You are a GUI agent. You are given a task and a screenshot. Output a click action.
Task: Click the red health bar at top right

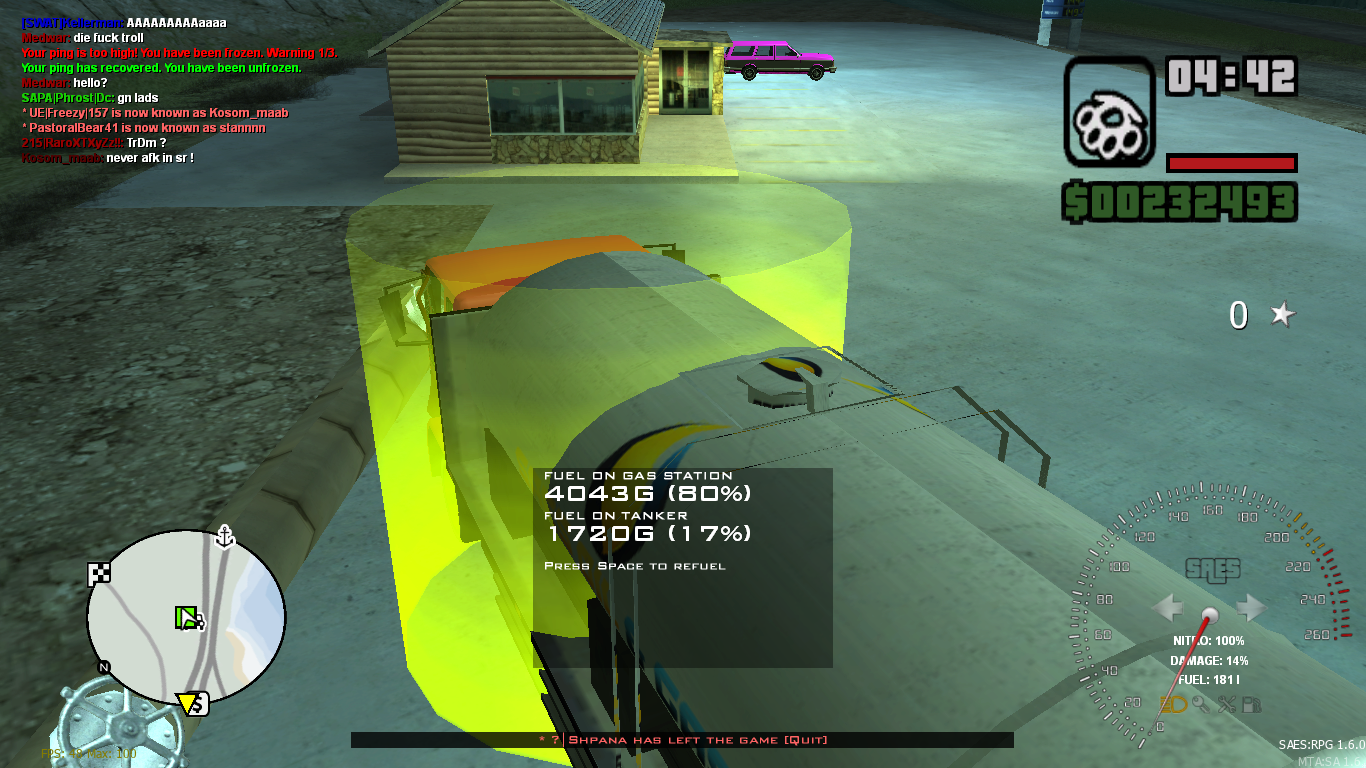click(1231, 165)
